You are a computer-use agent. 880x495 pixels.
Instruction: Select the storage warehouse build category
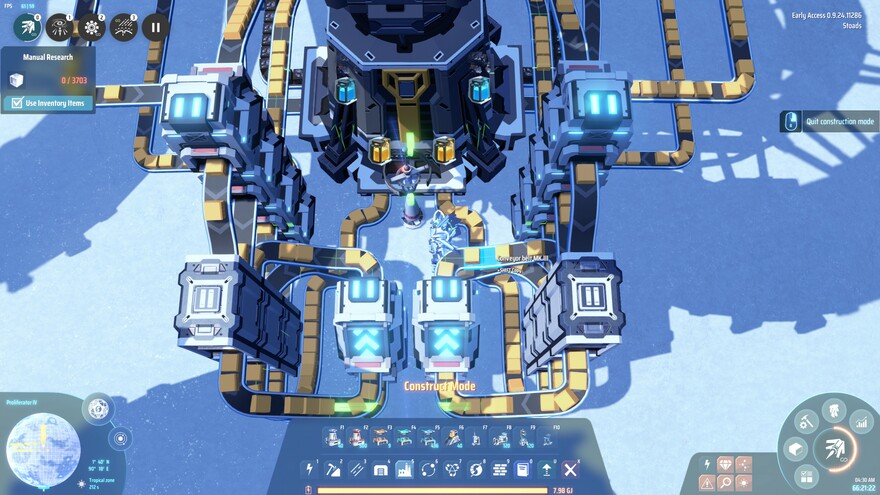(x=381, y=469)
